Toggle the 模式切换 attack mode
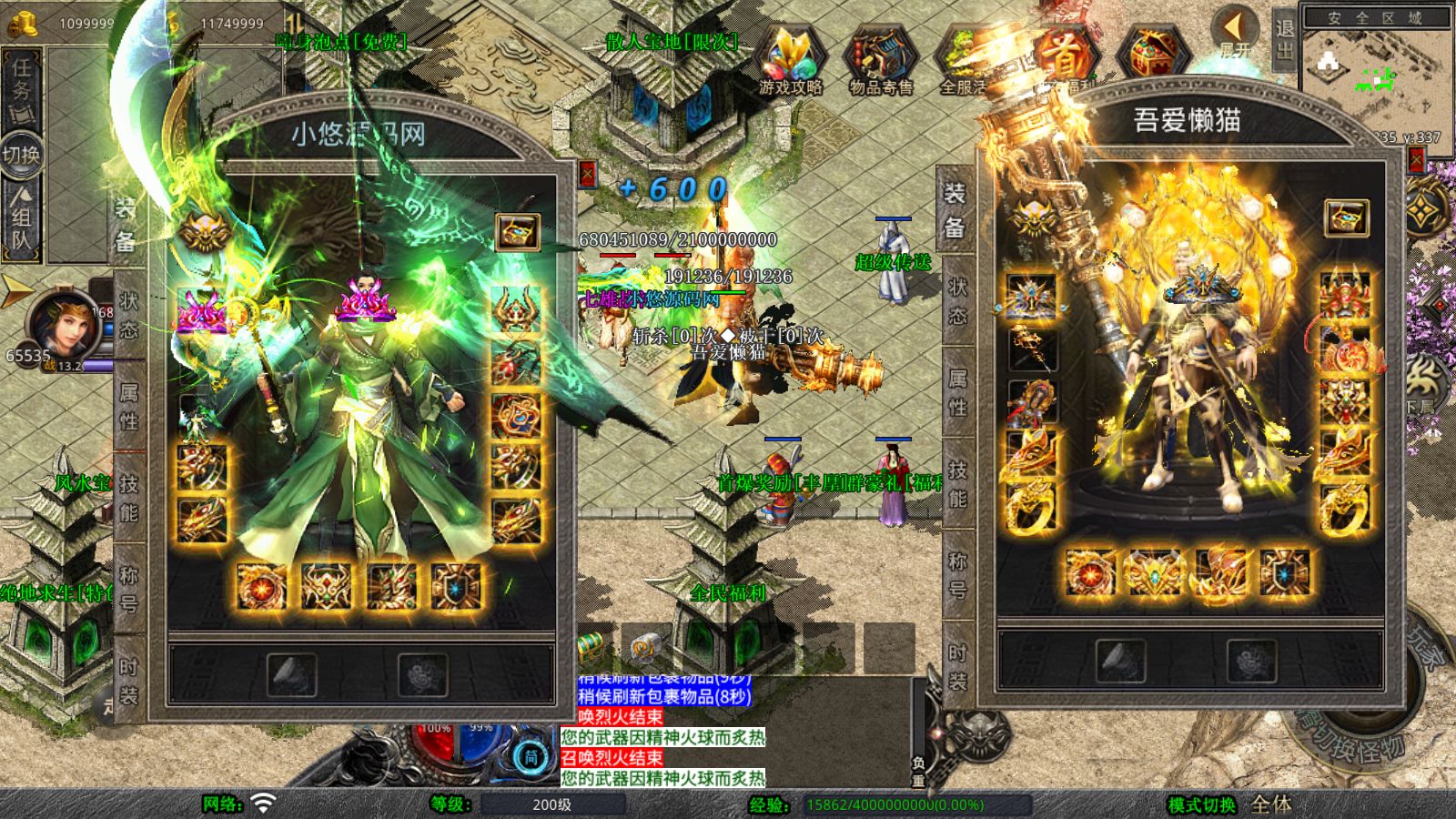The image size is (1456, 819). [x=1201, y=804]
